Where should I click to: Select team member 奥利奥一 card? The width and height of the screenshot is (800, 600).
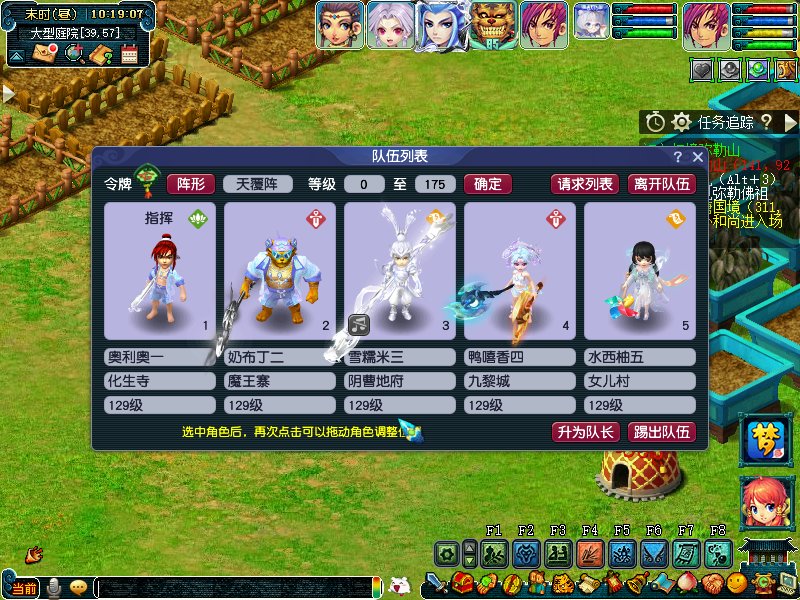point(160,271)
